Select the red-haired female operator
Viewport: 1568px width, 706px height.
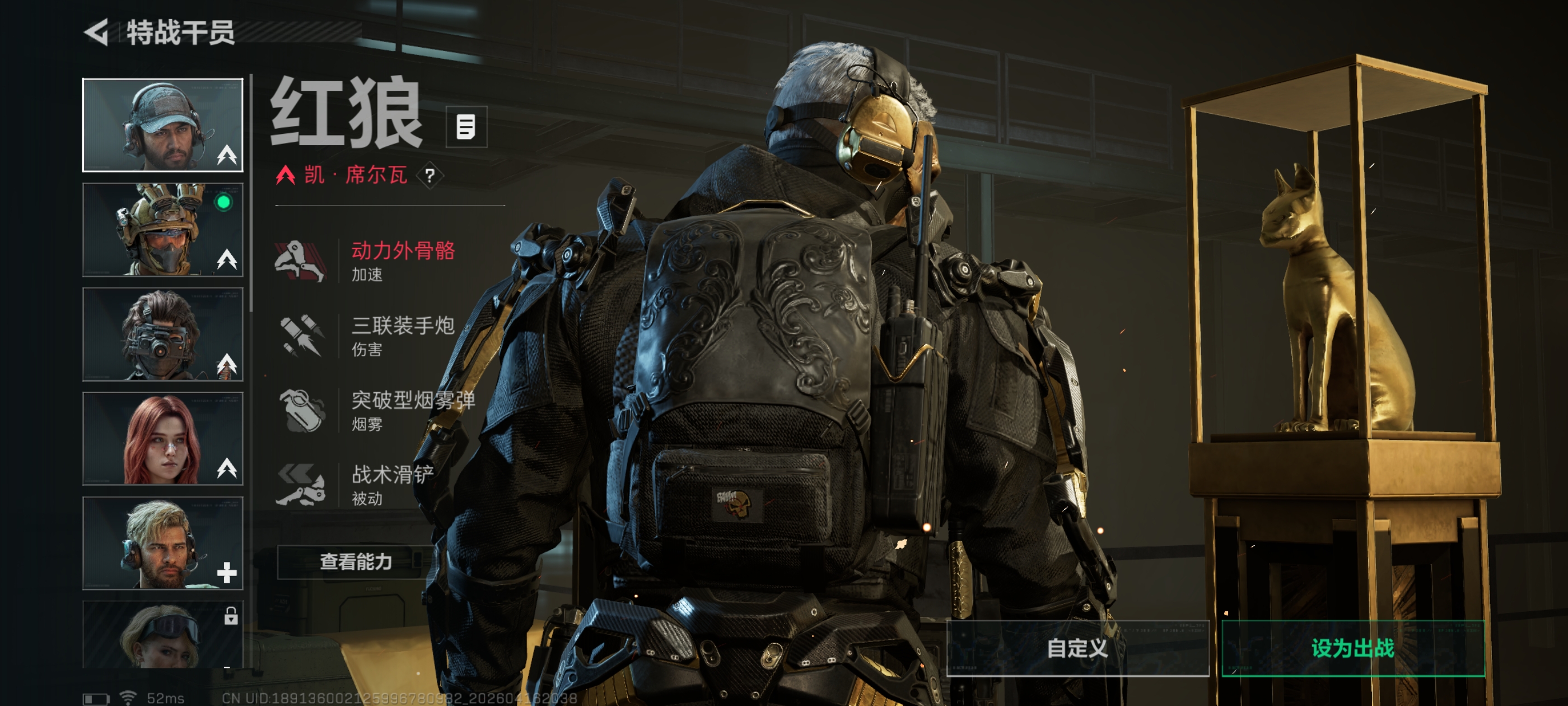pyautogui.click(x=162, y=439)
